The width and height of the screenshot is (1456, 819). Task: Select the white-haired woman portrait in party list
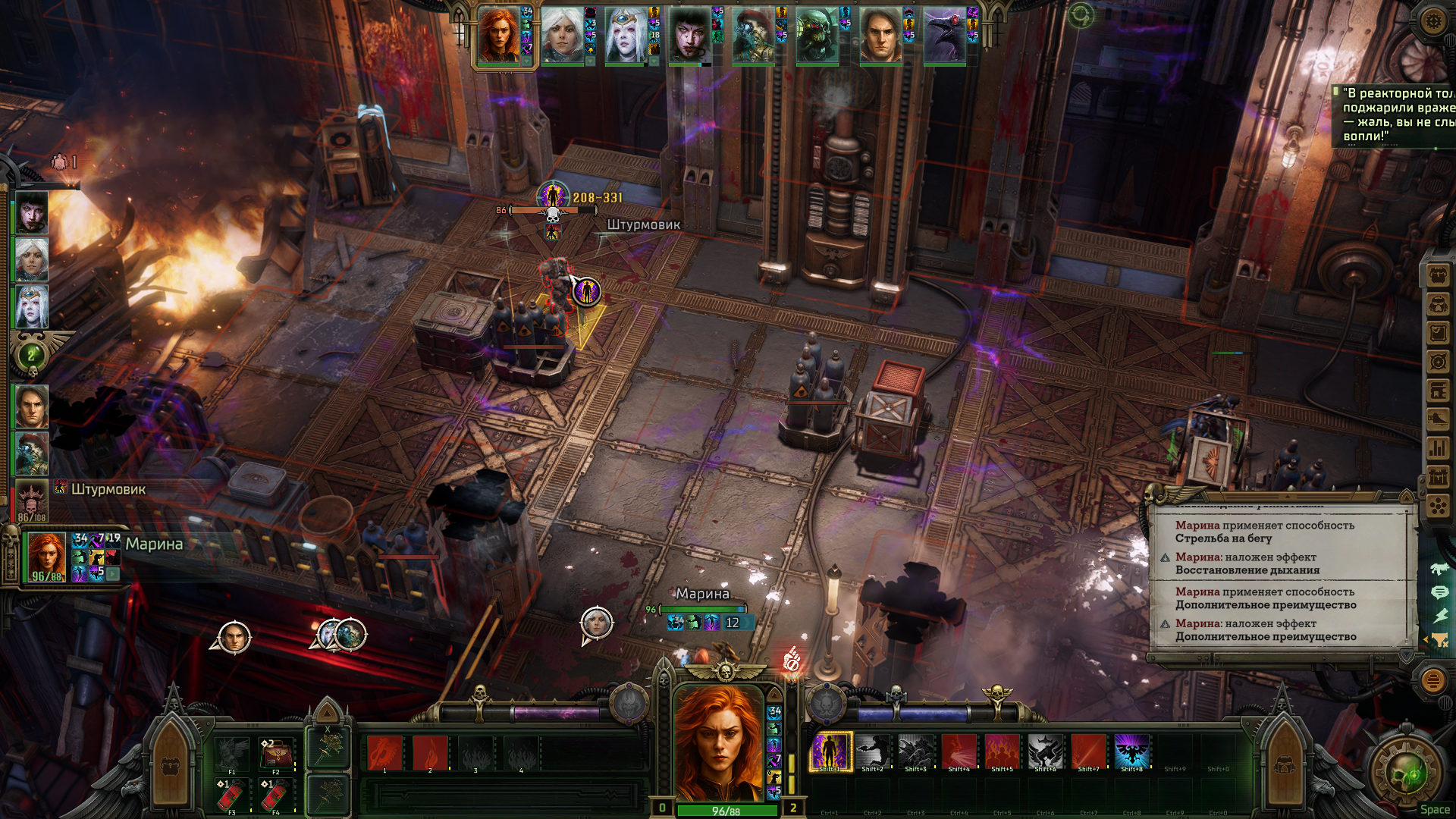[32, 259]
